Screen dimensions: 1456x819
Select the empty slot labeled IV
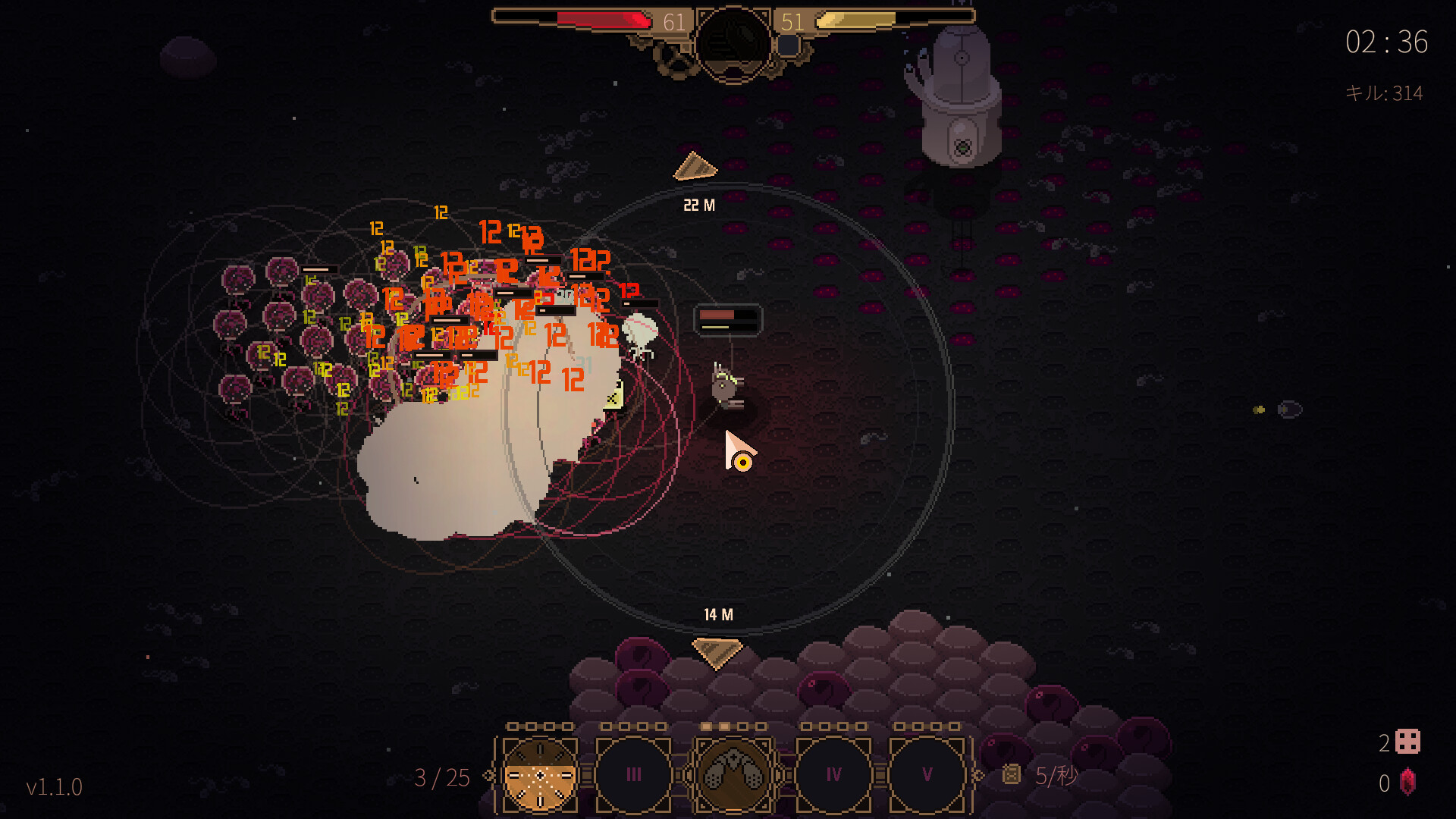click(x=833, y=775)
